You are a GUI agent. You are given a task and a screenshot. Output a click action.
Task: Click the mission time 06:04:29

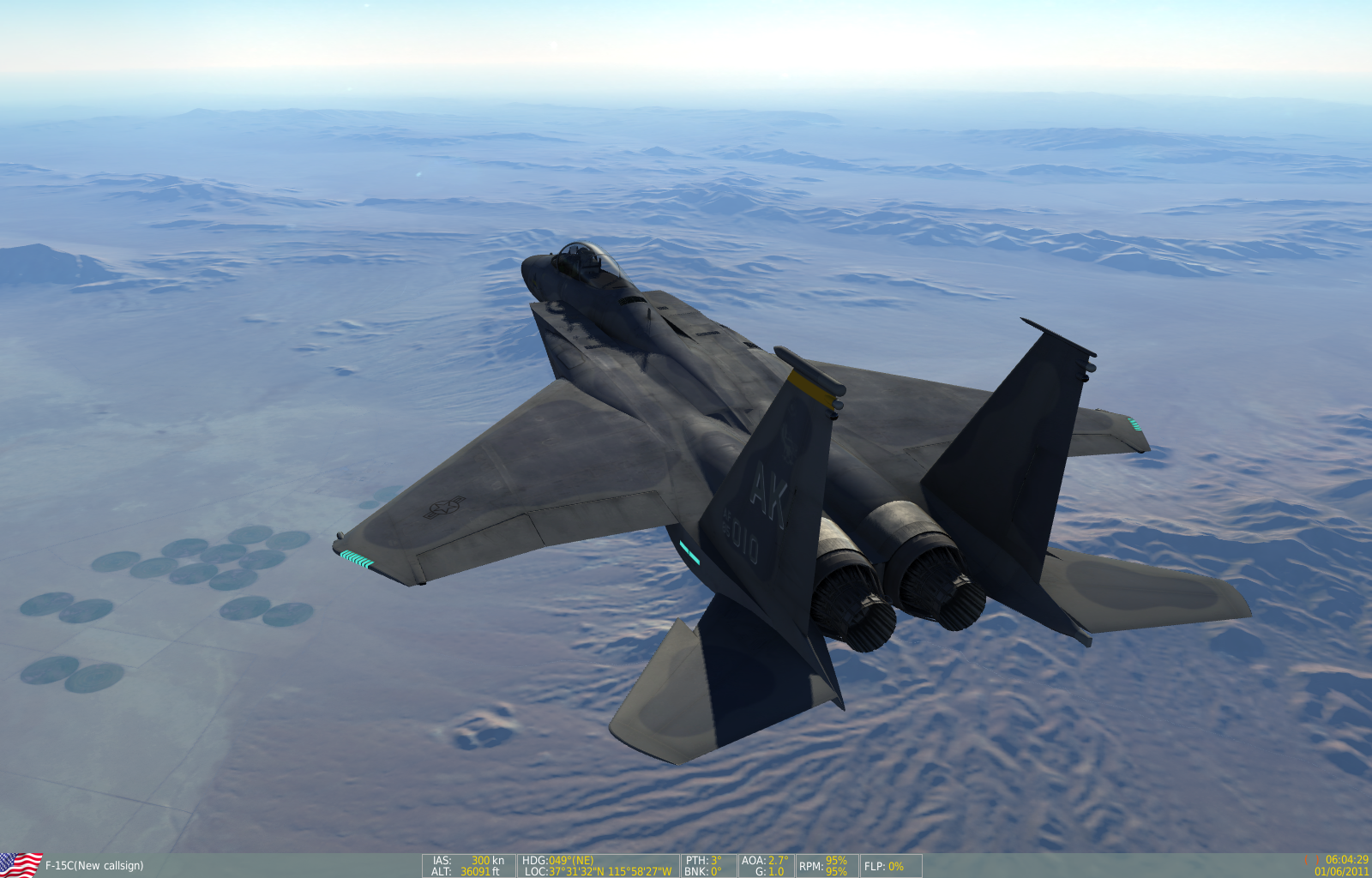pyautogui.click(x=1346, y=858)
